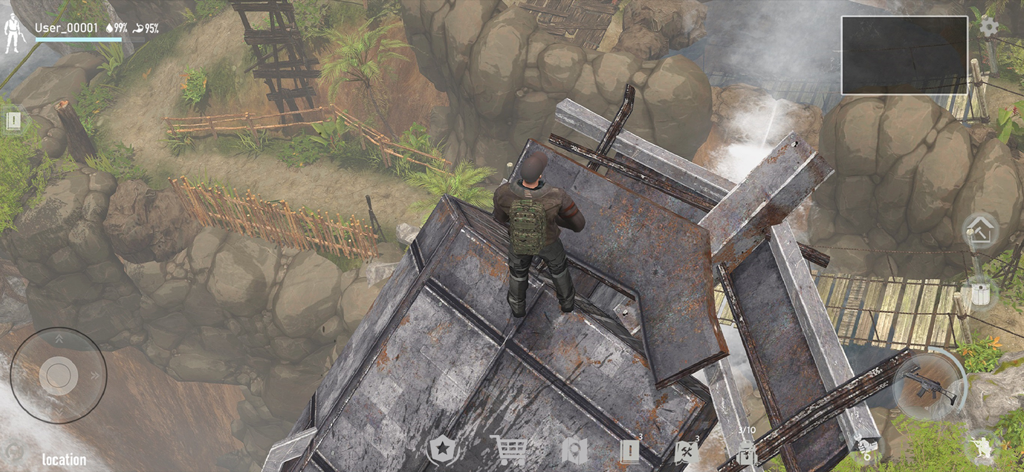
Task: Tap the small icon left of rifle button
Action: click(864, 446)
